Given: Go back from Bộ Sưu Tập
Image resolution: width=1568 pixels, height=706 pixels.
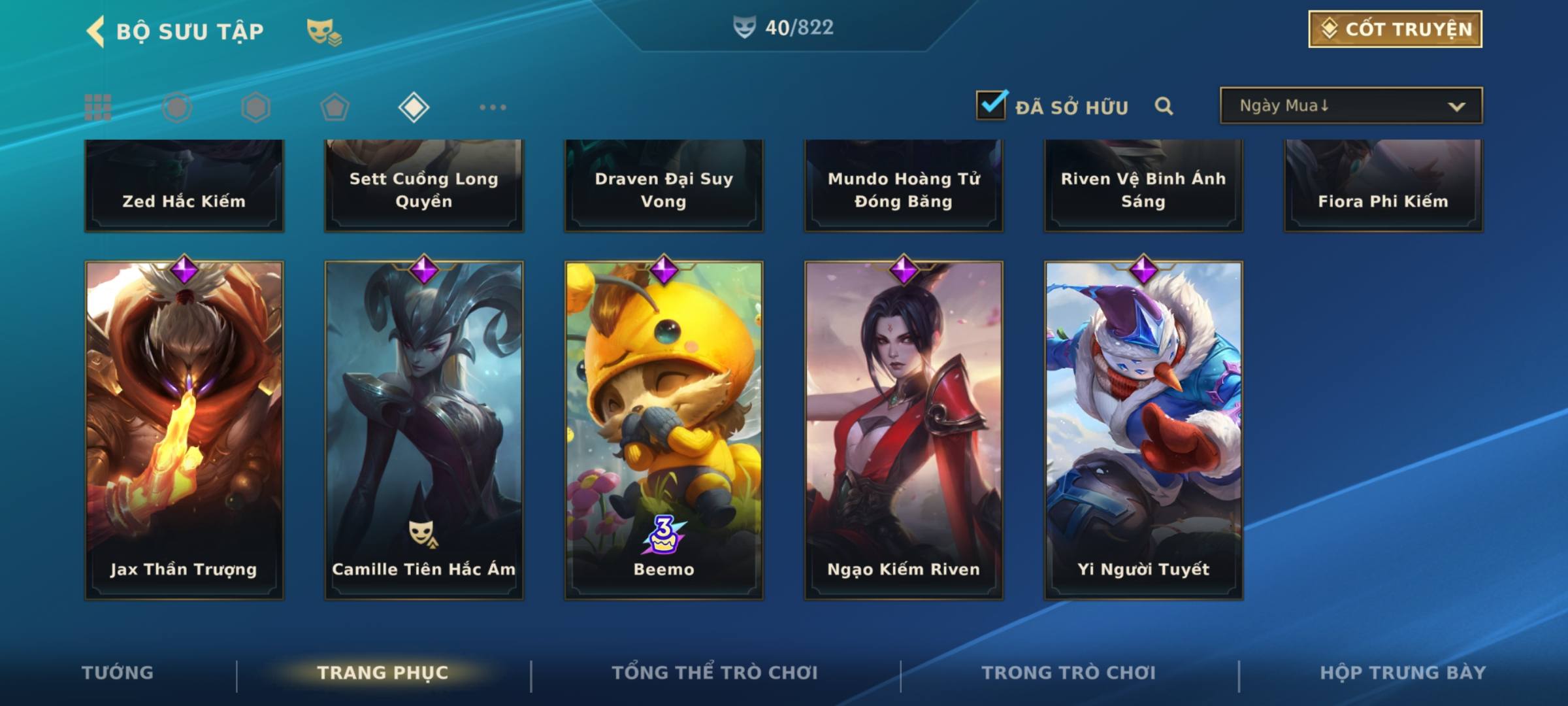Looking at the screenshot, I should point(97,31).
